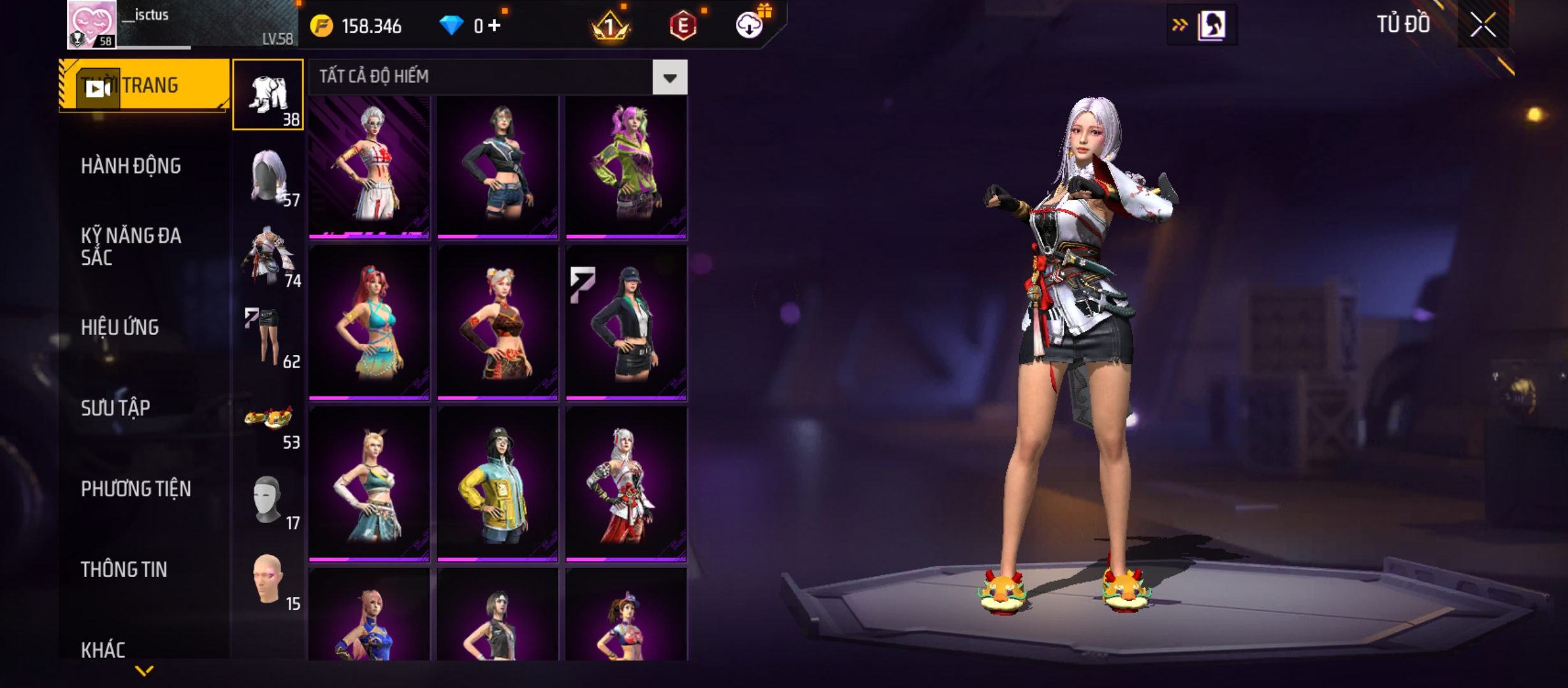Viewport: 1568px width, 688px height.
Task: Add diamonds with the plus button
Action: coord(495,25)
